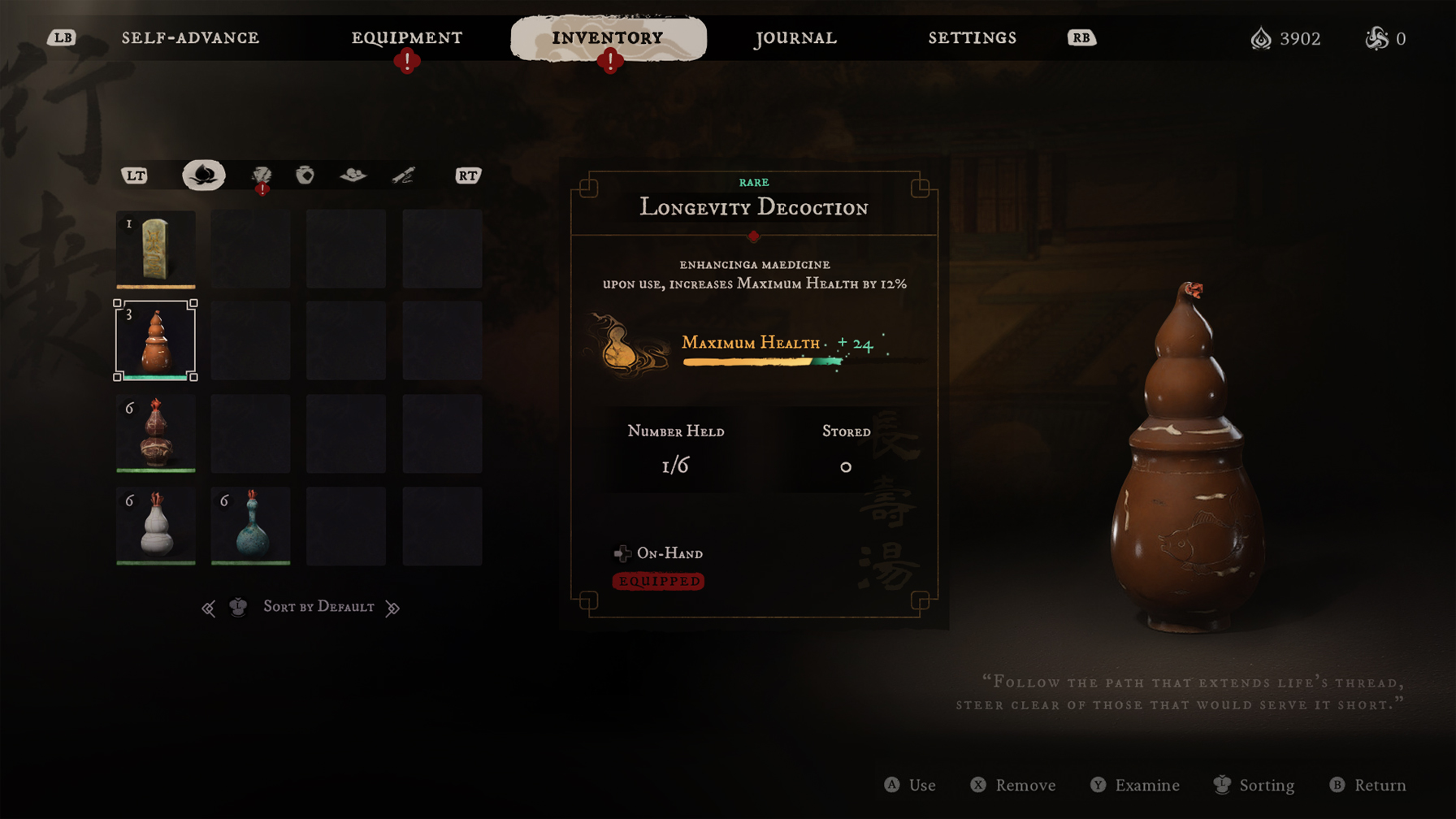The height and width of the screenshot is (819, 1456).
Task: Click the LT bumper icon beside category filters
Action: coord(136,175)
